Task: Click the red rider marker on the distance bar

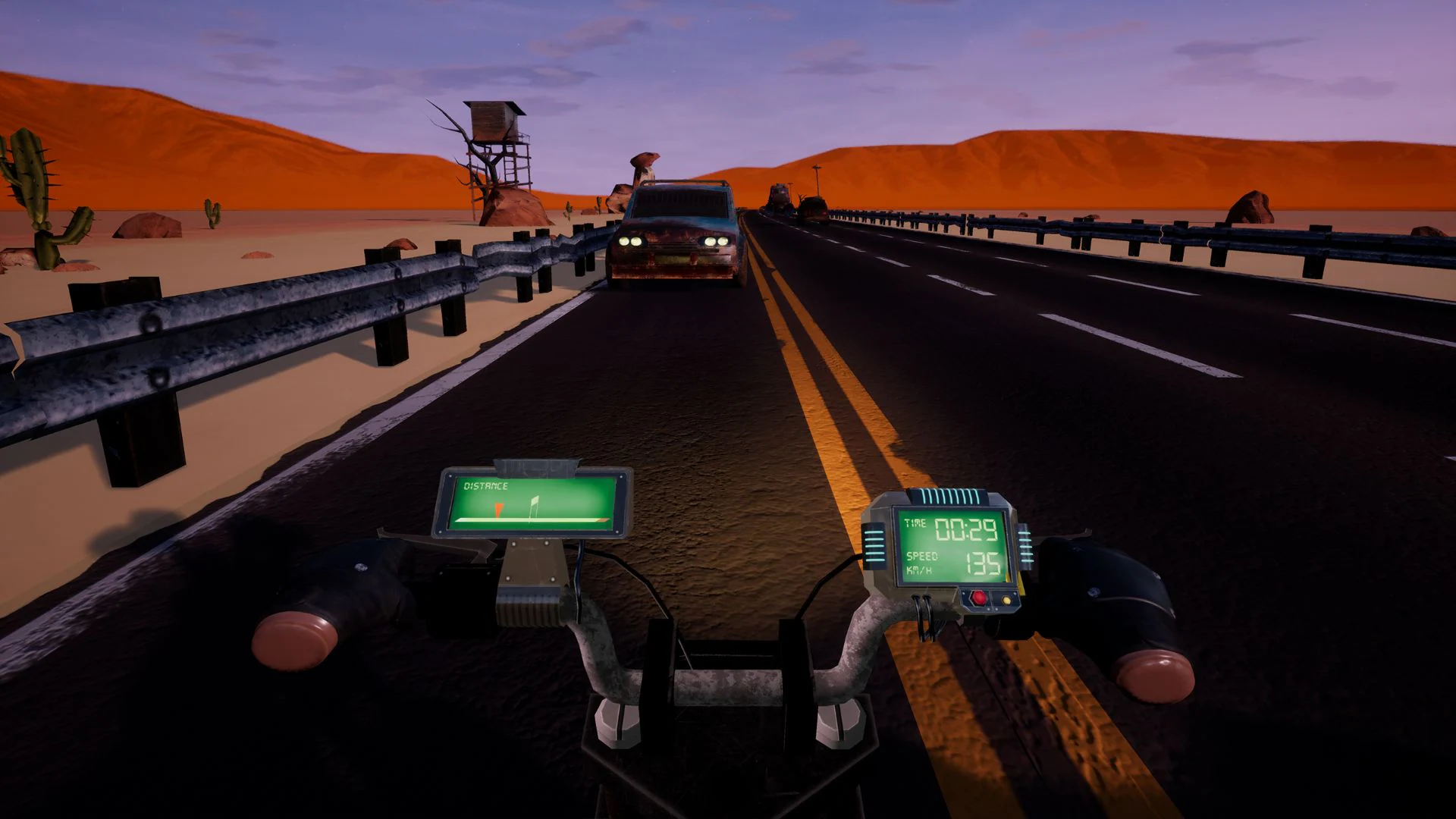Action: pyautogui.click(x=498, y=510)
